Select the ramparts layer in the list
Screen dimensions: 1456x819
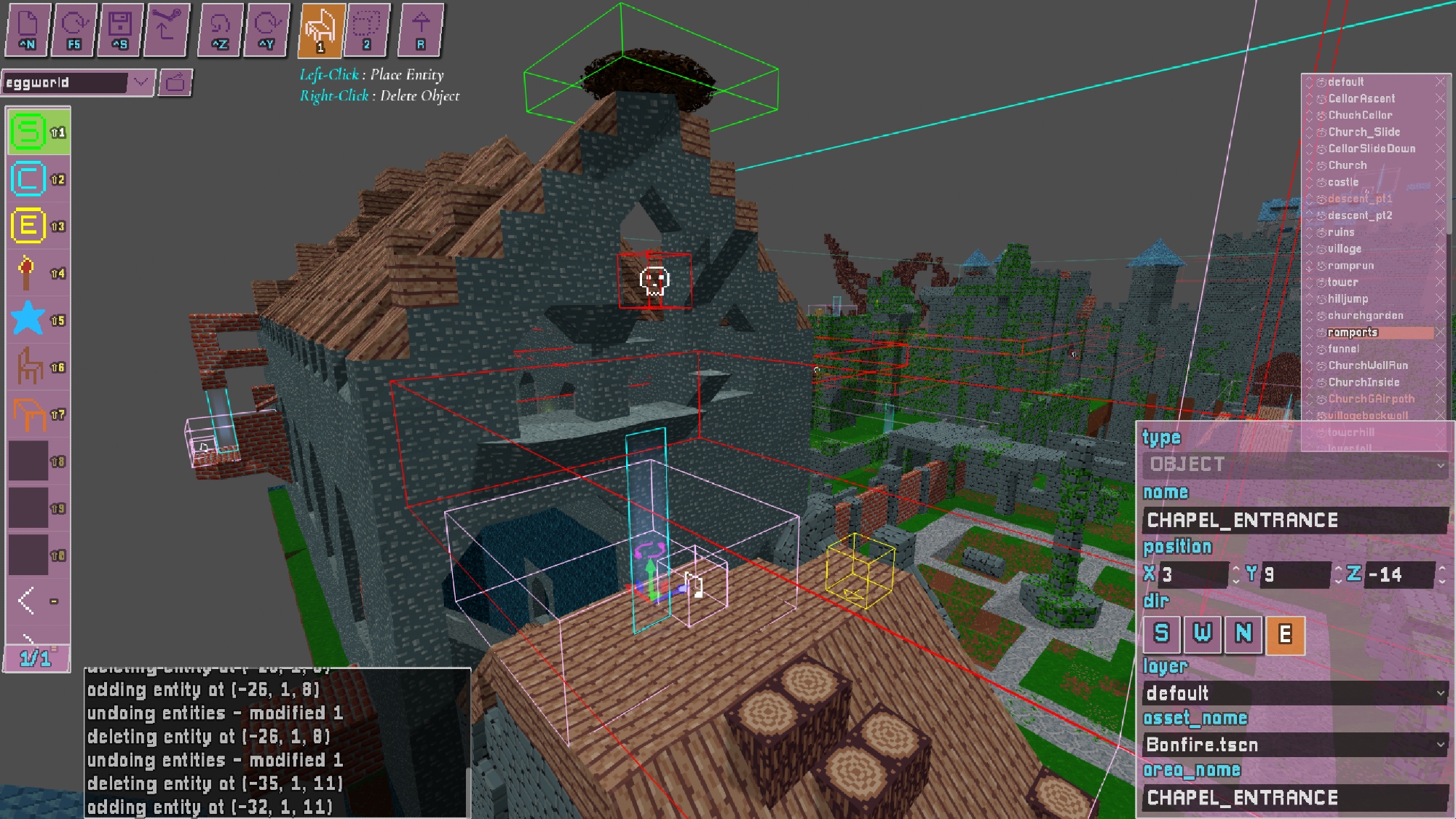(x=1353, y=333)
